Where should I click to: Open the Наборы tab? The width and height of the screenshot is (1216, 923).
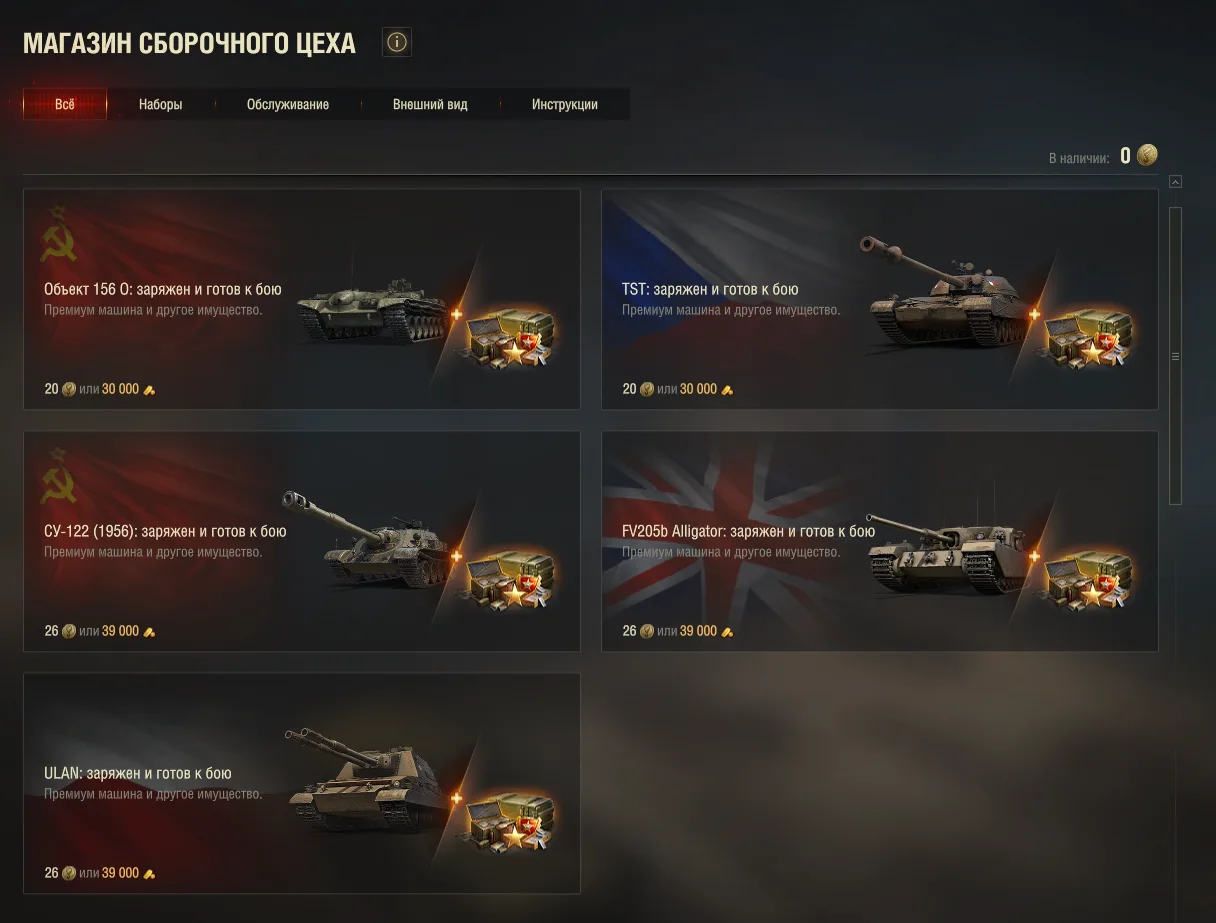160,104
